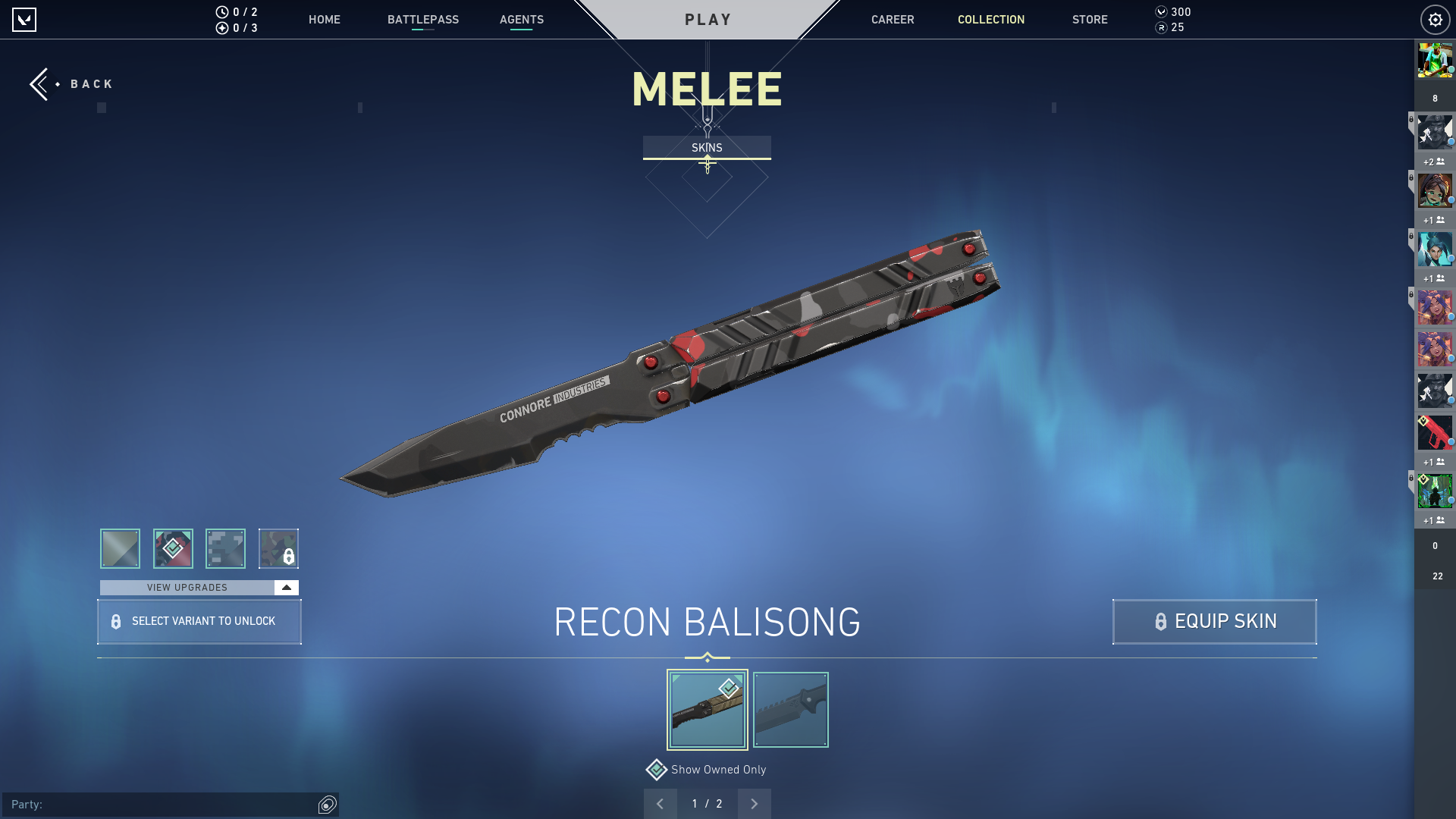The image size is (1456, 819).
Task: Select the SKINS tab
Action: coord(707,147)
